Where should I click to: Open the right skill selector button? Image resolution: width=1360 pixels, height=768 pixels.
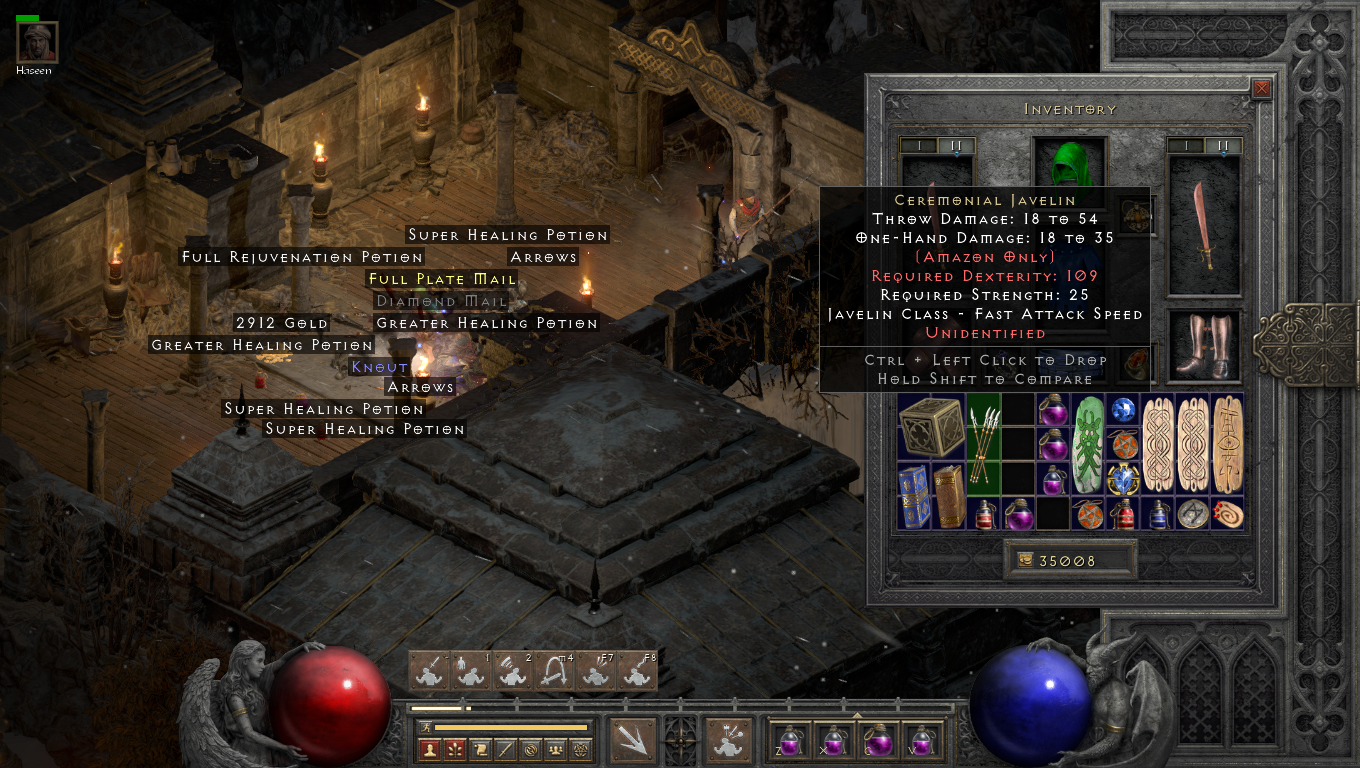point(730,741)
